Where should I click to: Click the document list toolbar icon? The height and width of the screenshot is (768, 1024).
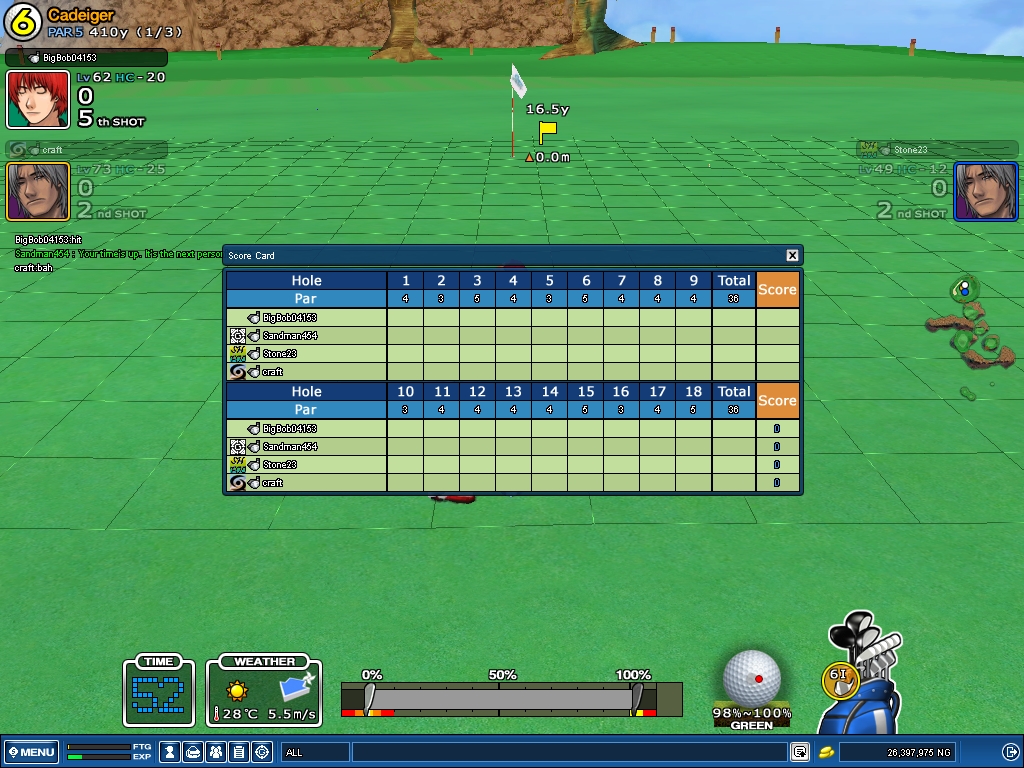coord(238,752)
